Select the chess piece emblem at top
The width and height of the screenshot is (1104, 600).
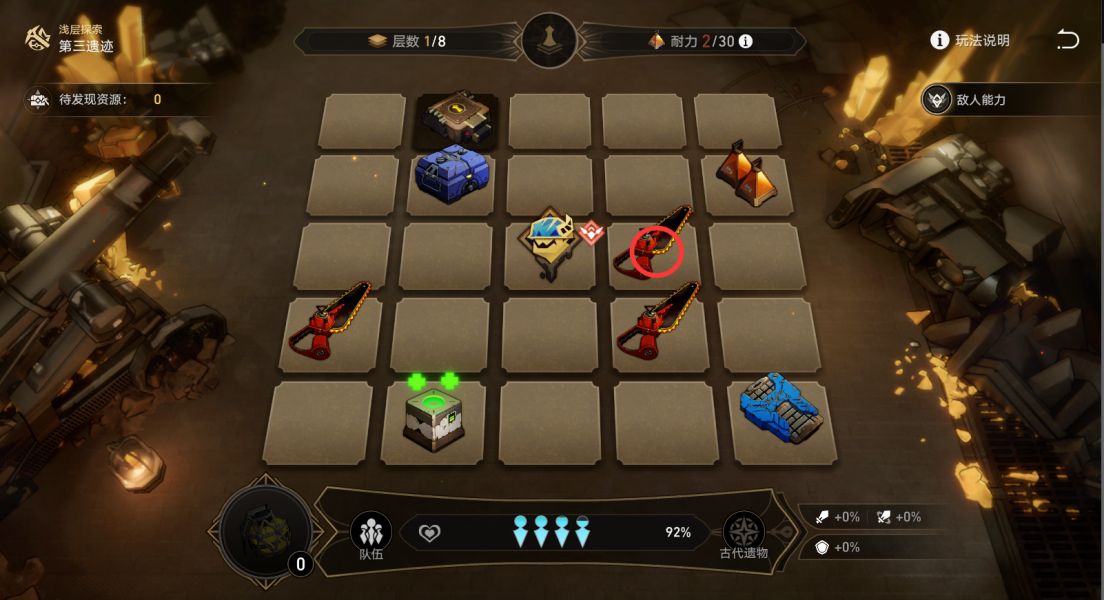549,41
